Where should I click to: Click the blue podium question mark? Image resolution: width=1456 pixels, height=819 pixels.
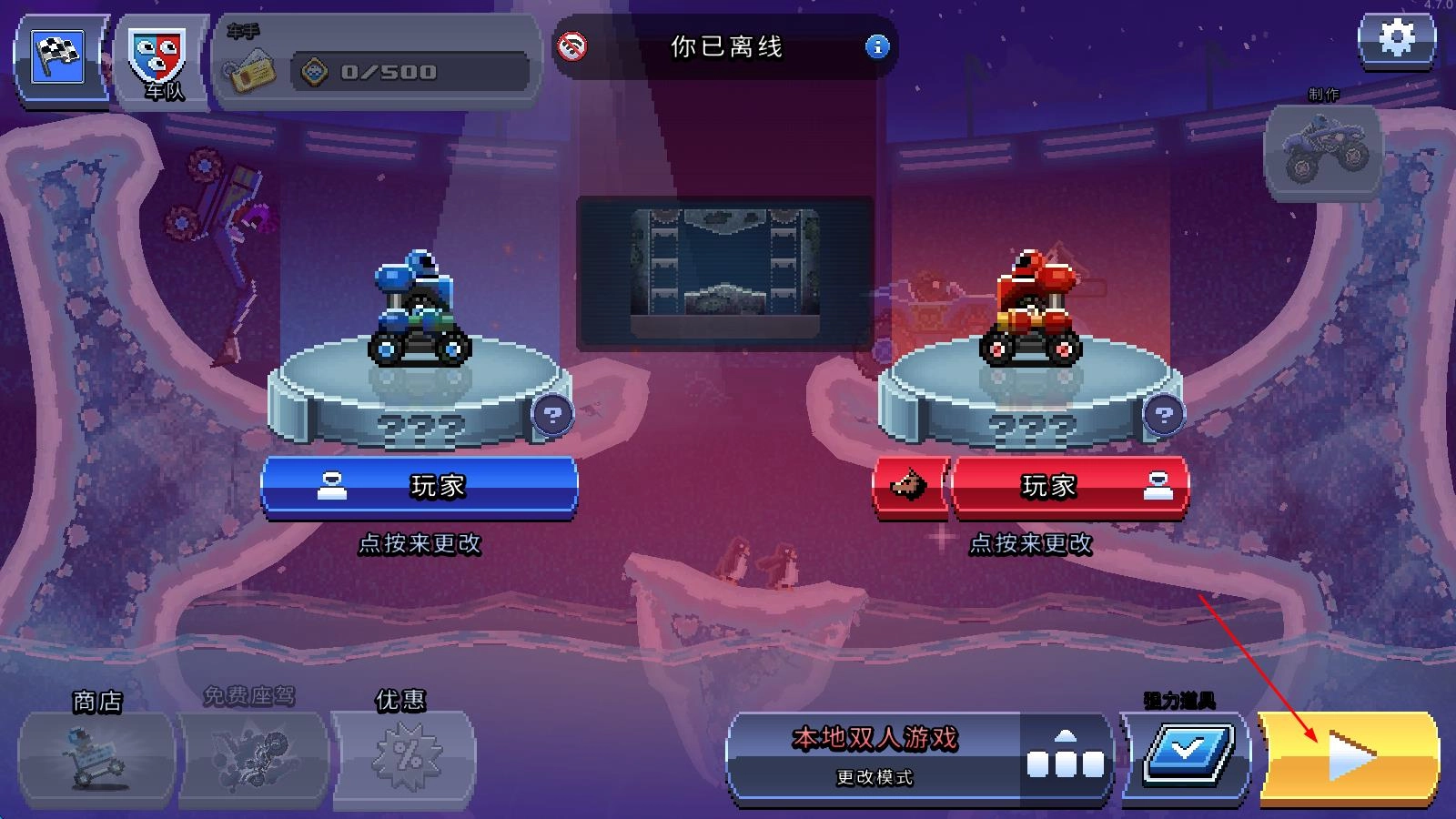(551, 416)
